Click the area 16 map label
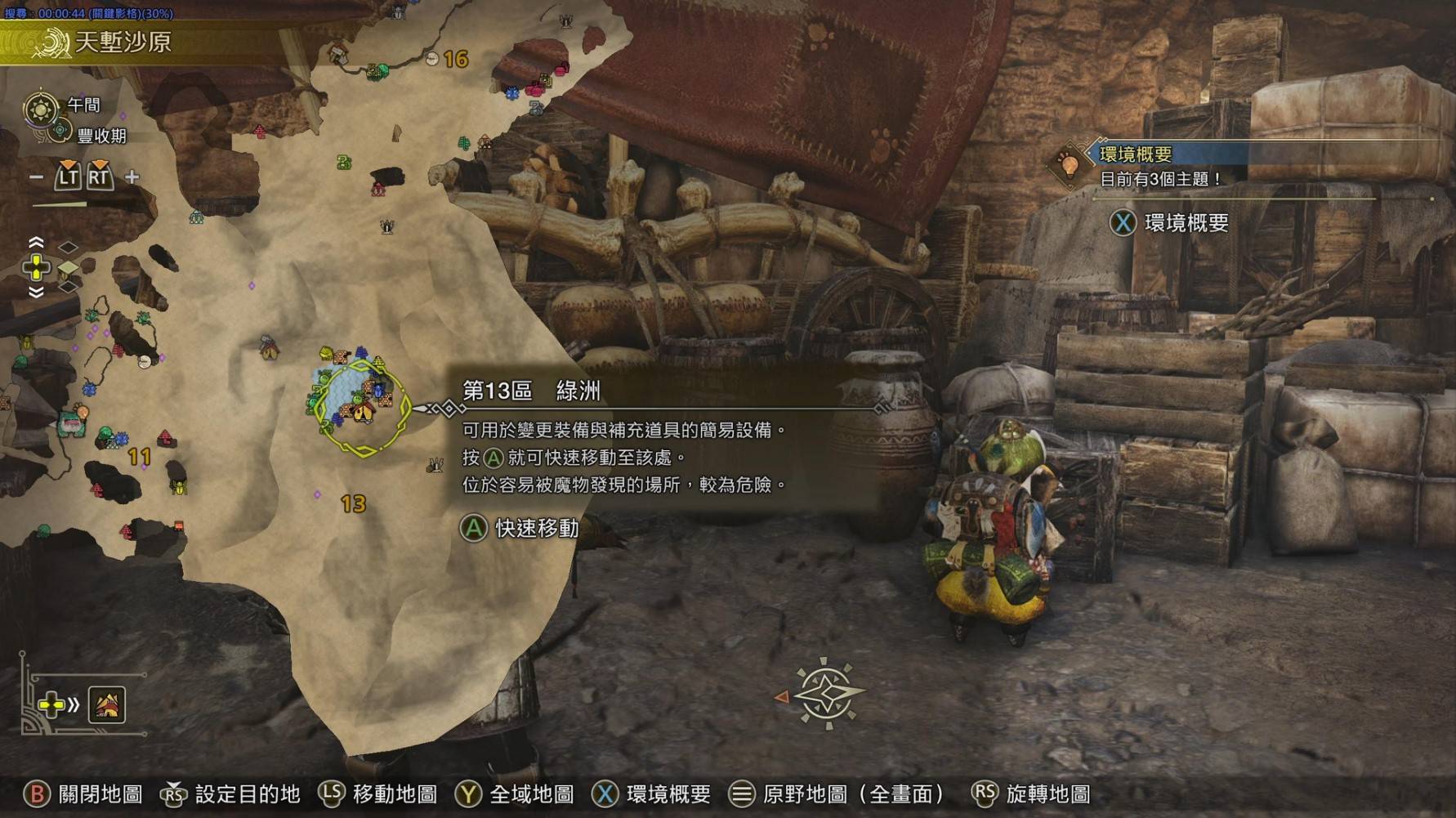Screen dimensions: 1456x818 point(455,59)
